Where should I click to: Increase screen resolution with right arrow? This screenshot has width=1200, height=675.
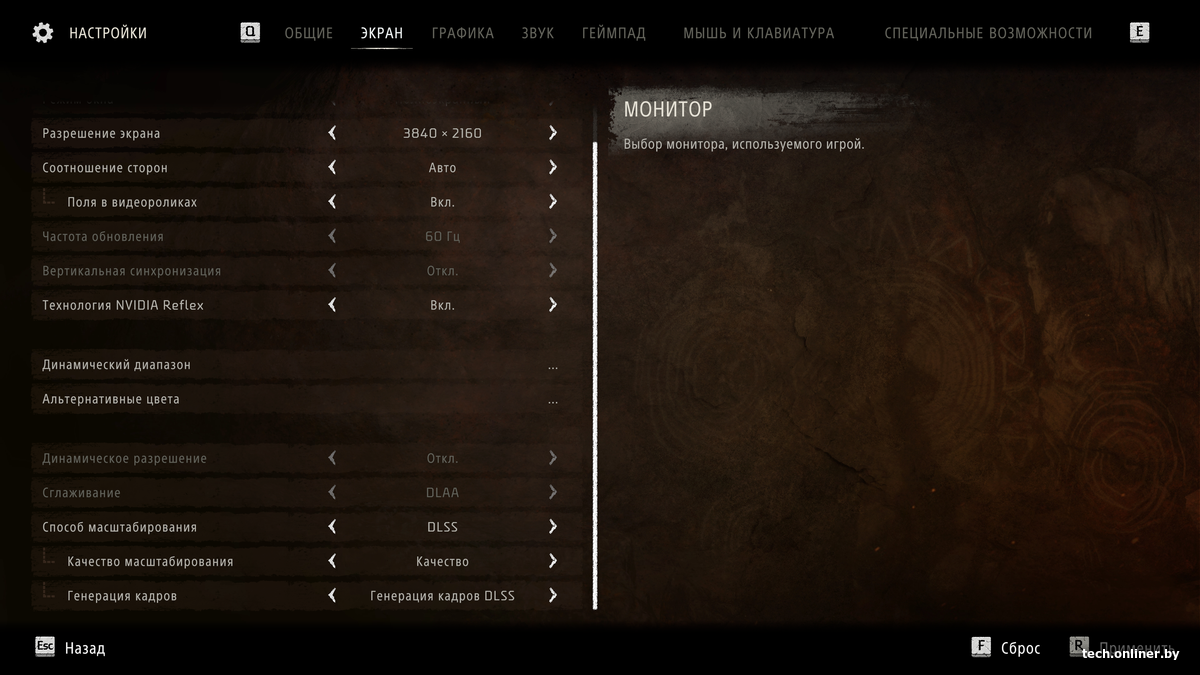coord(553,133)
